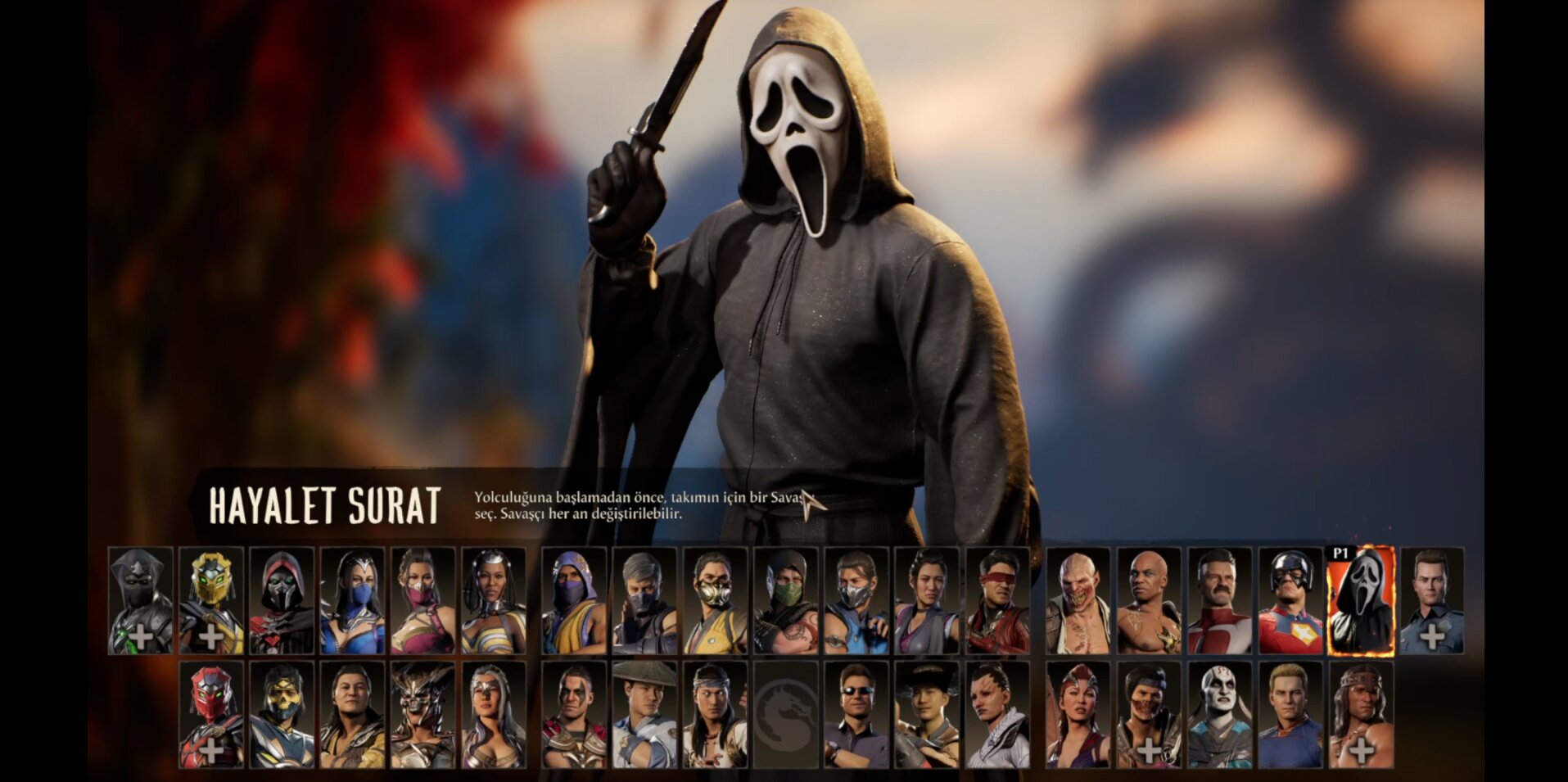Choose the random dragon logo tile
Viewport: 1568px width, 782px height.
(x=784, y=715)
